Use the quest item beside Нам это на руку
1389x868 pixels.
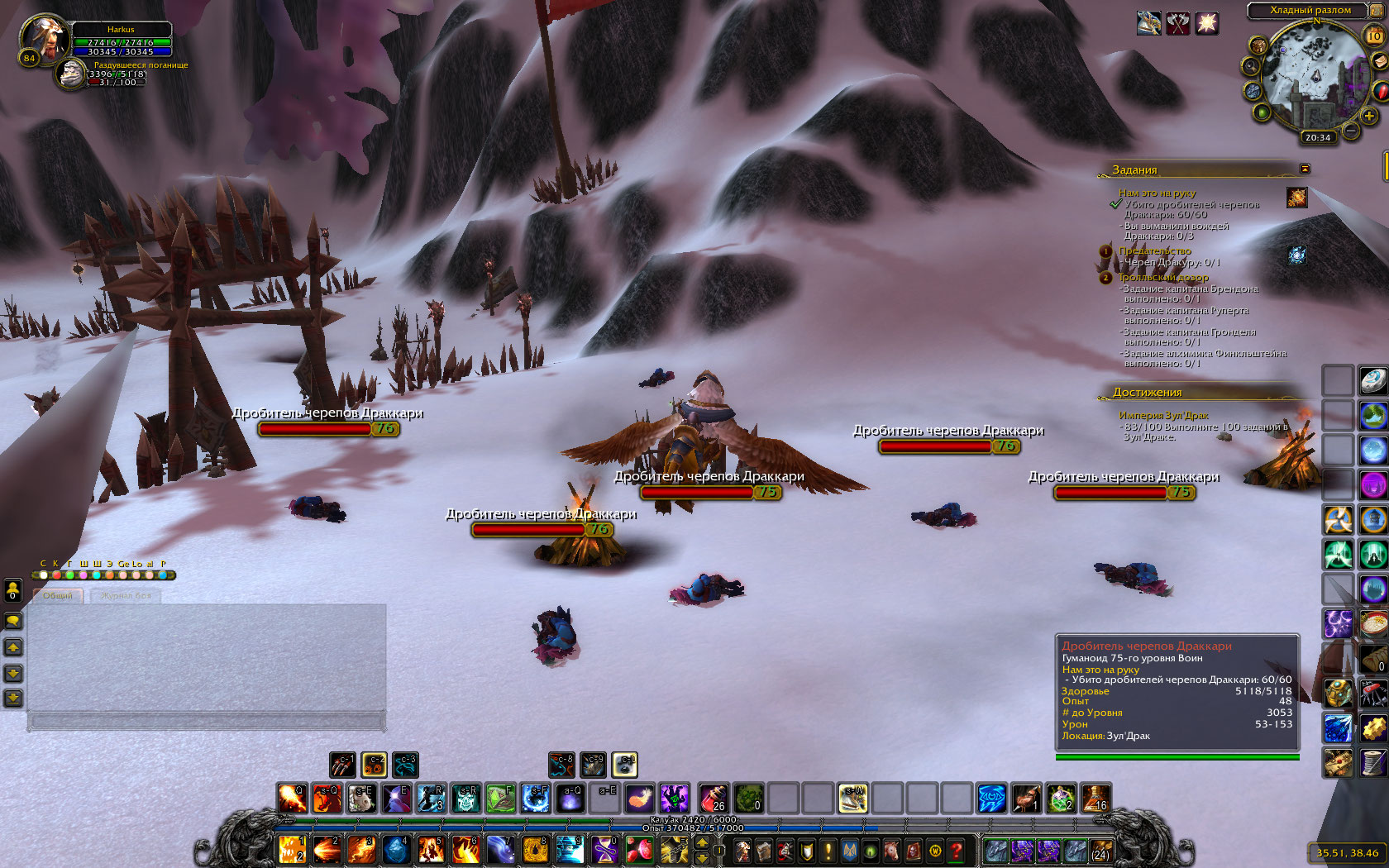tap(1296, 198)
